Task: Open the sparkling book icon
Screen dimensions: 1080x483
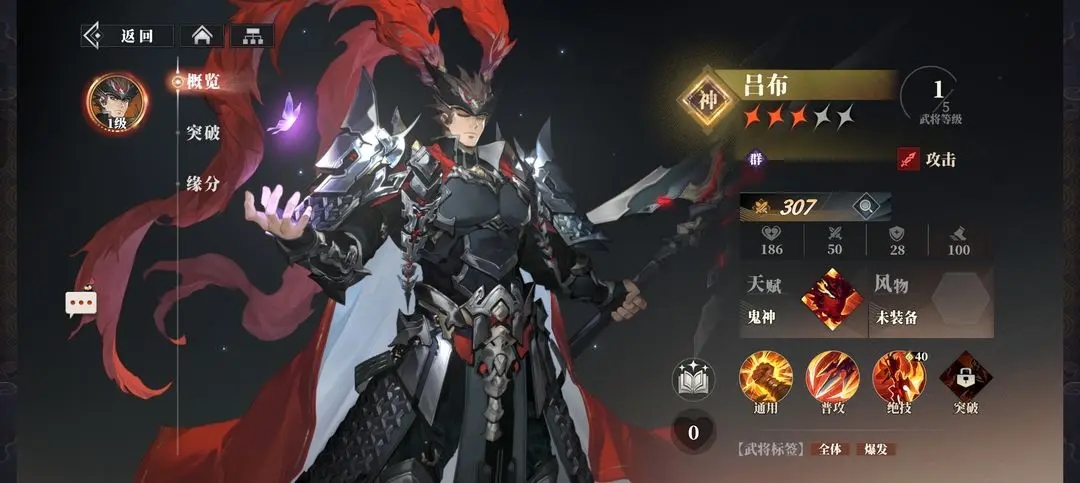Action: (693, 380)
